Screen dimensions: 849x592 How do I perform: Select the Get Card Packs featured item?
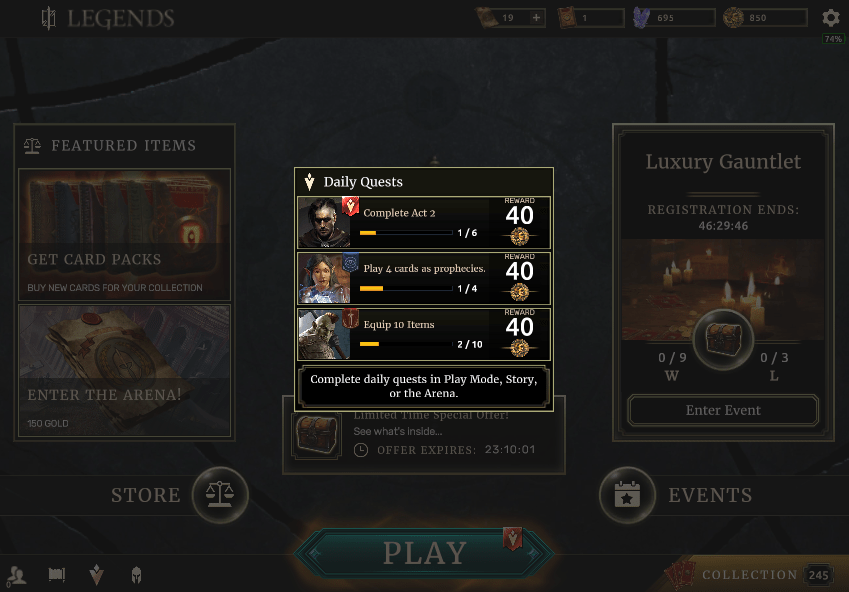click(125, 235)
